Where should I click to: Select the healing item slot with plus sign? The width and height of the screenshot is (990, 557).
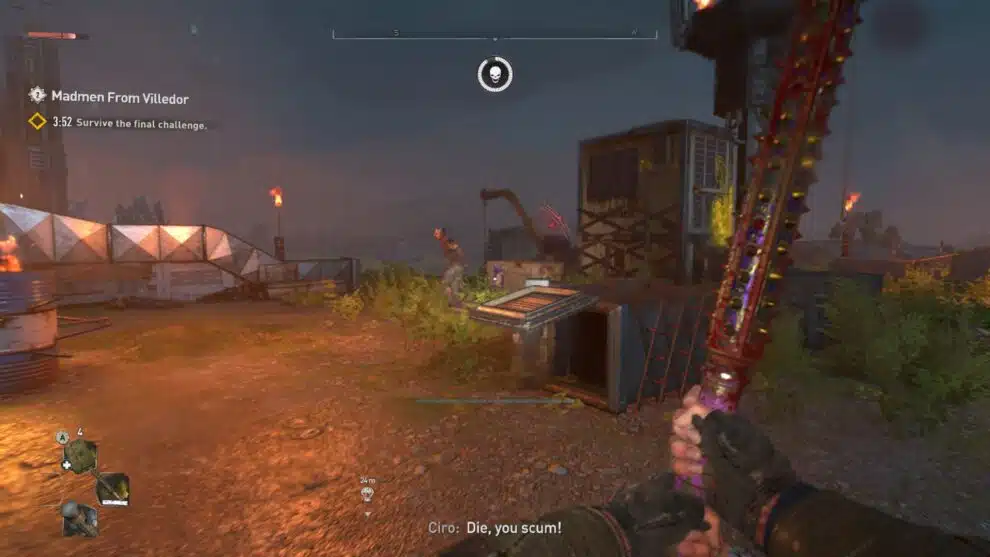(x=78, y=456)
